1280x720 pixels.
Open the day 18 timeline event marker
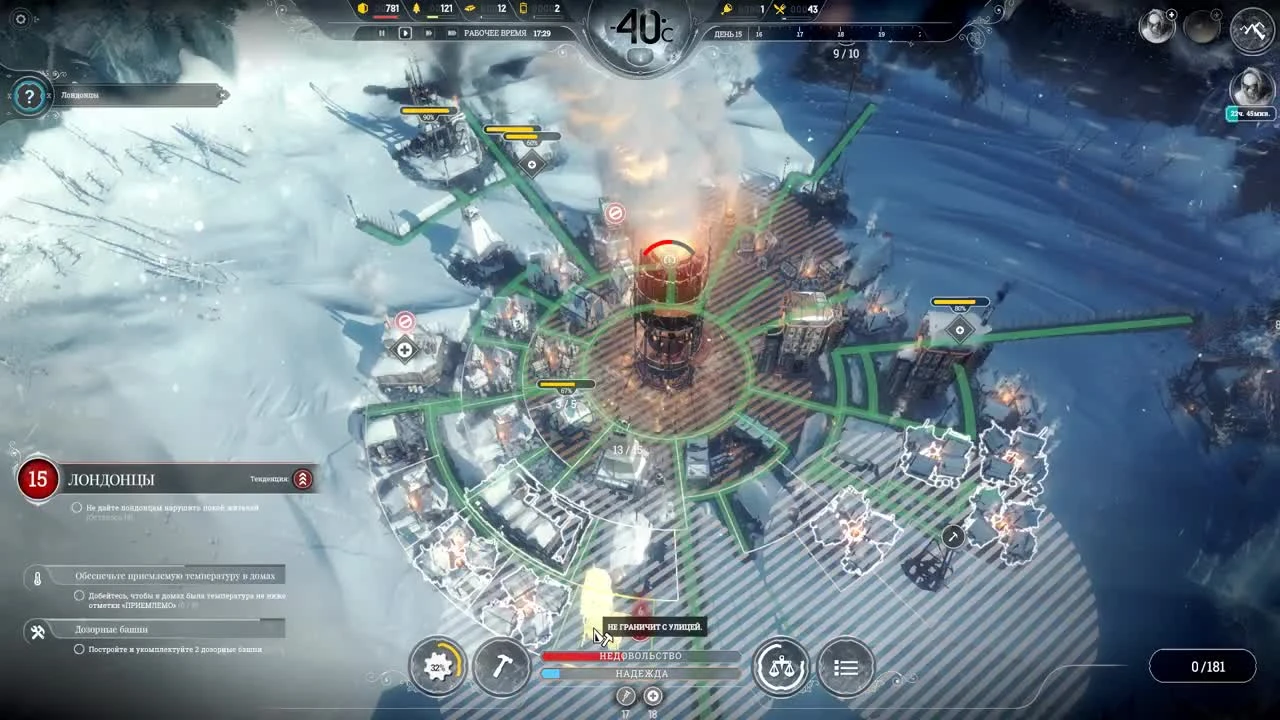point(652,695)
